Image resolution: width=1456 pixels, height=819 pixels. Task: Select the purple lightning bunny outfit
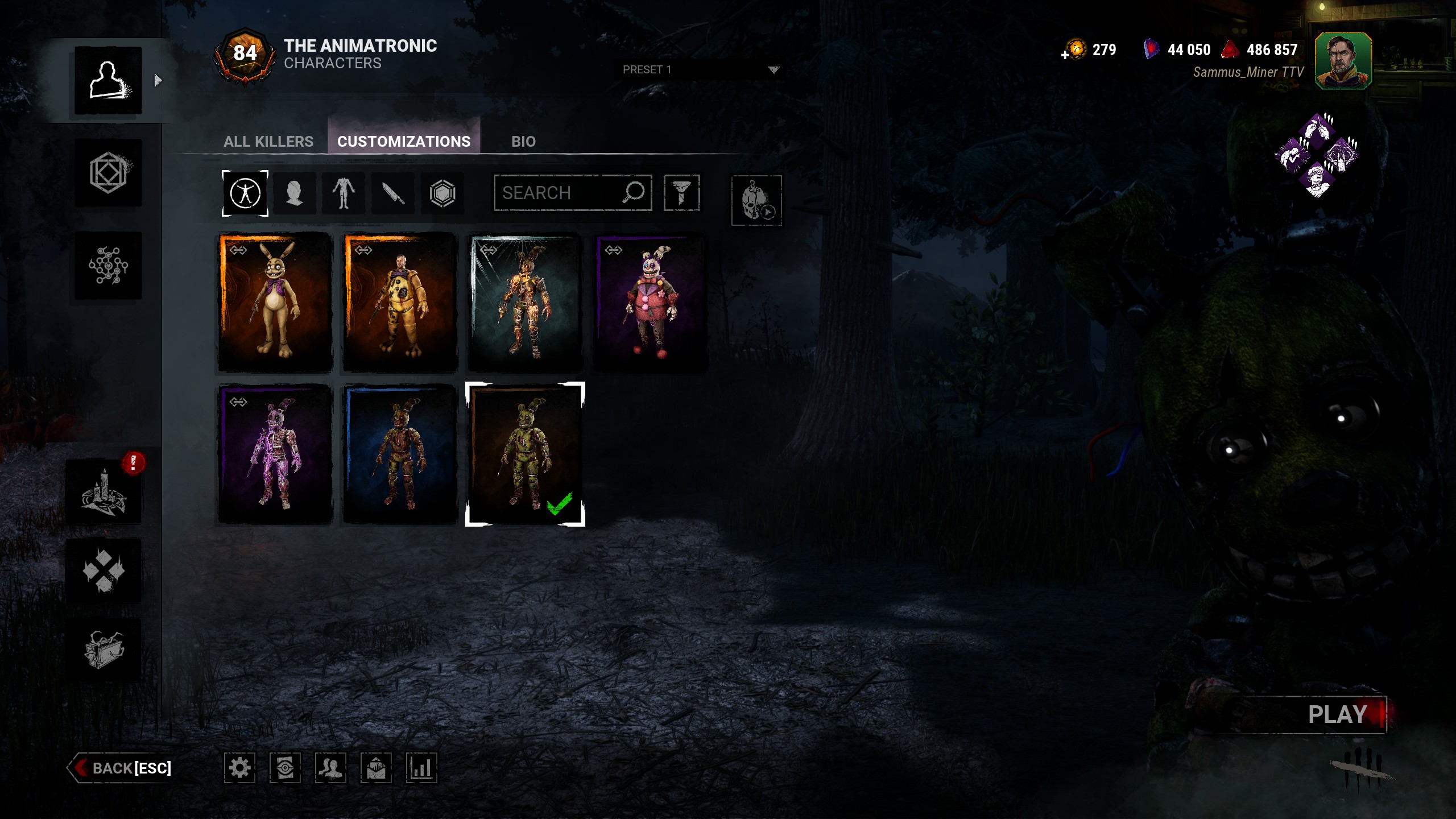[275, 454]
